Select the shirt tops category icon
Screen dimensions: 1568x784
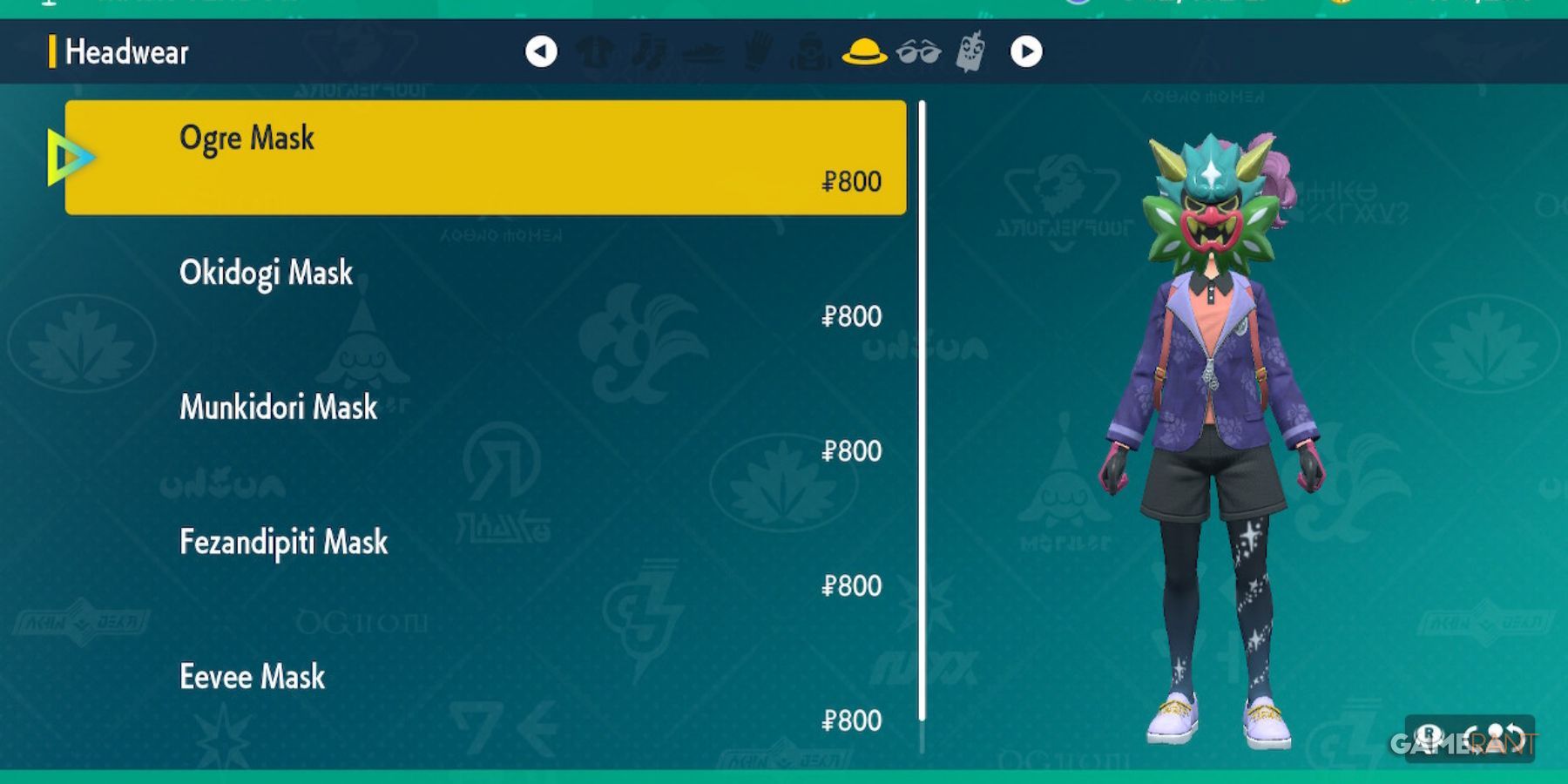click(598, 51)
